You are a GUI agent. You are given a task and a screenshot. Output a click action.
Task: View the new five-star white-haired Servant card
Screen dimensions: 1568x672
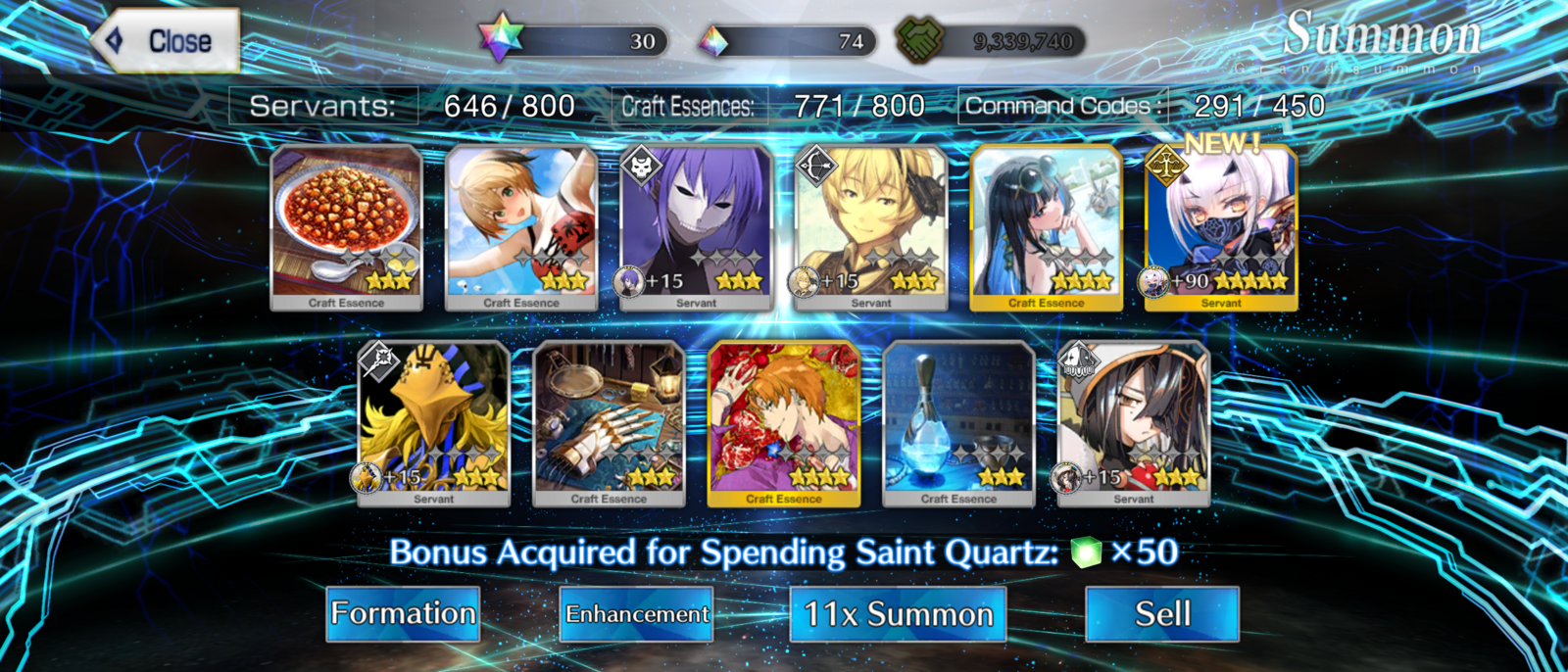1221,227
